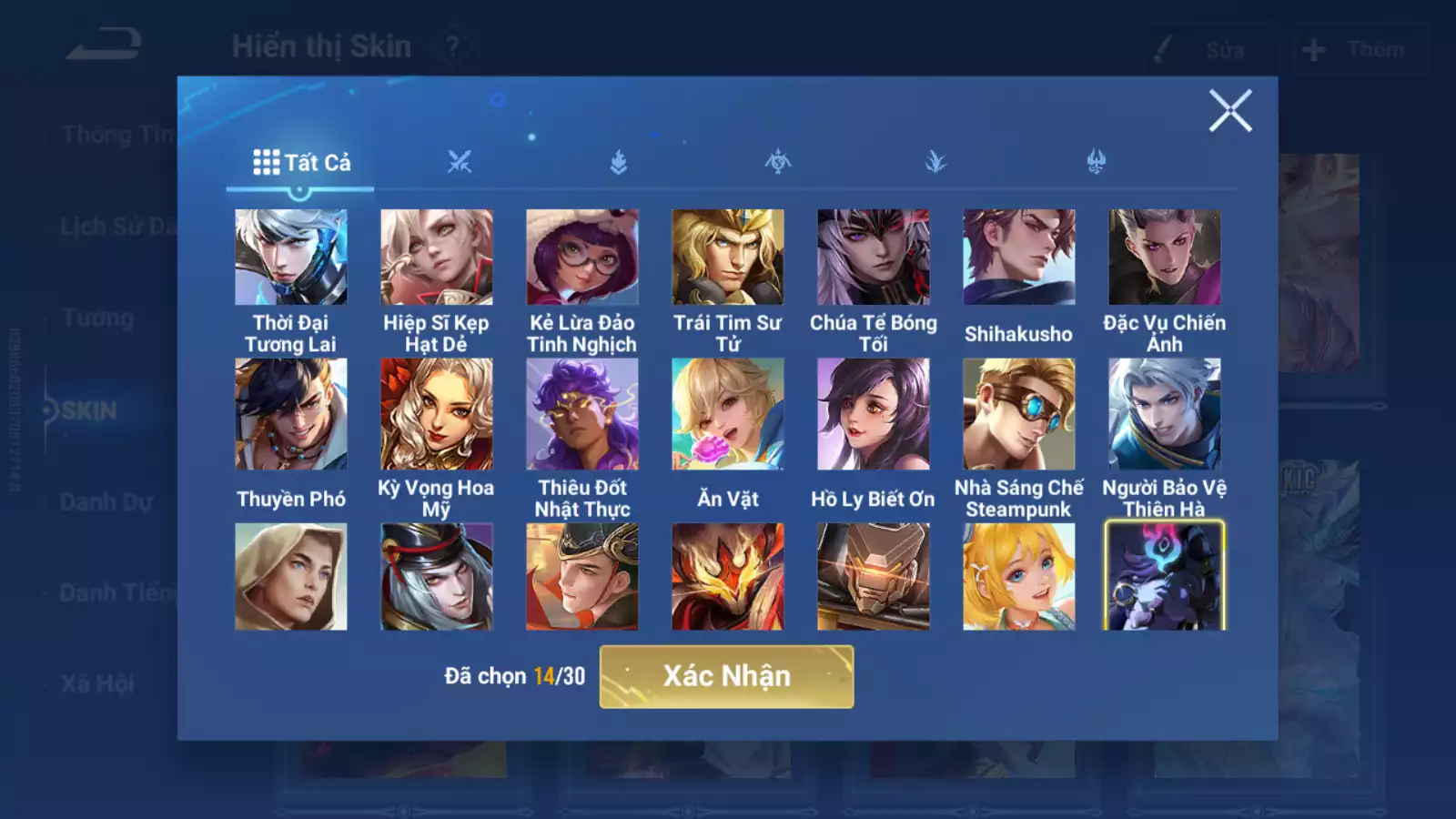
Task: Switch to the Tất Cả tab
Action: point(301,163)
